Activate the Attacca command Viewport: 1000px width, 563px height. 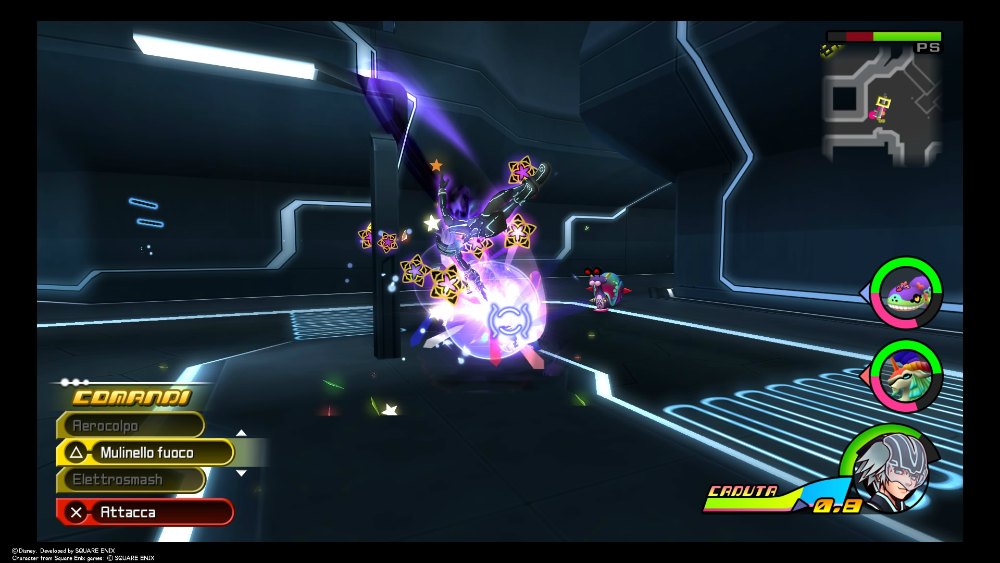[146, 512]
